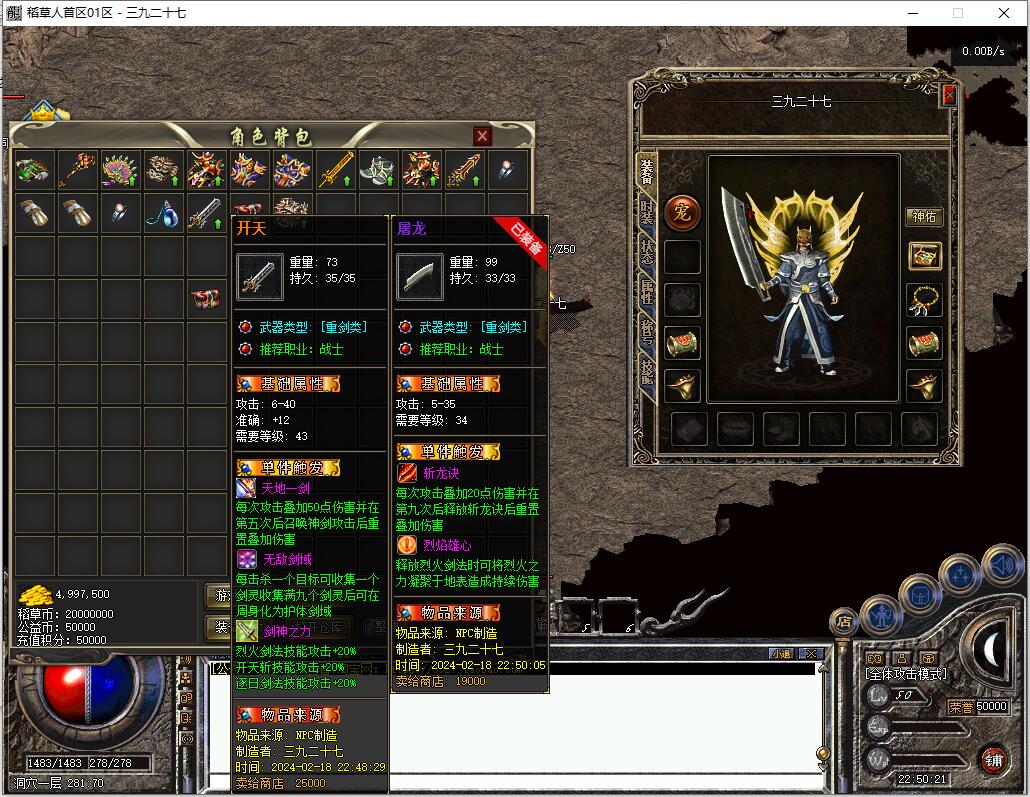Click the round red 铺 stall button
The image size is (1030, 797).
click(993, 760)
